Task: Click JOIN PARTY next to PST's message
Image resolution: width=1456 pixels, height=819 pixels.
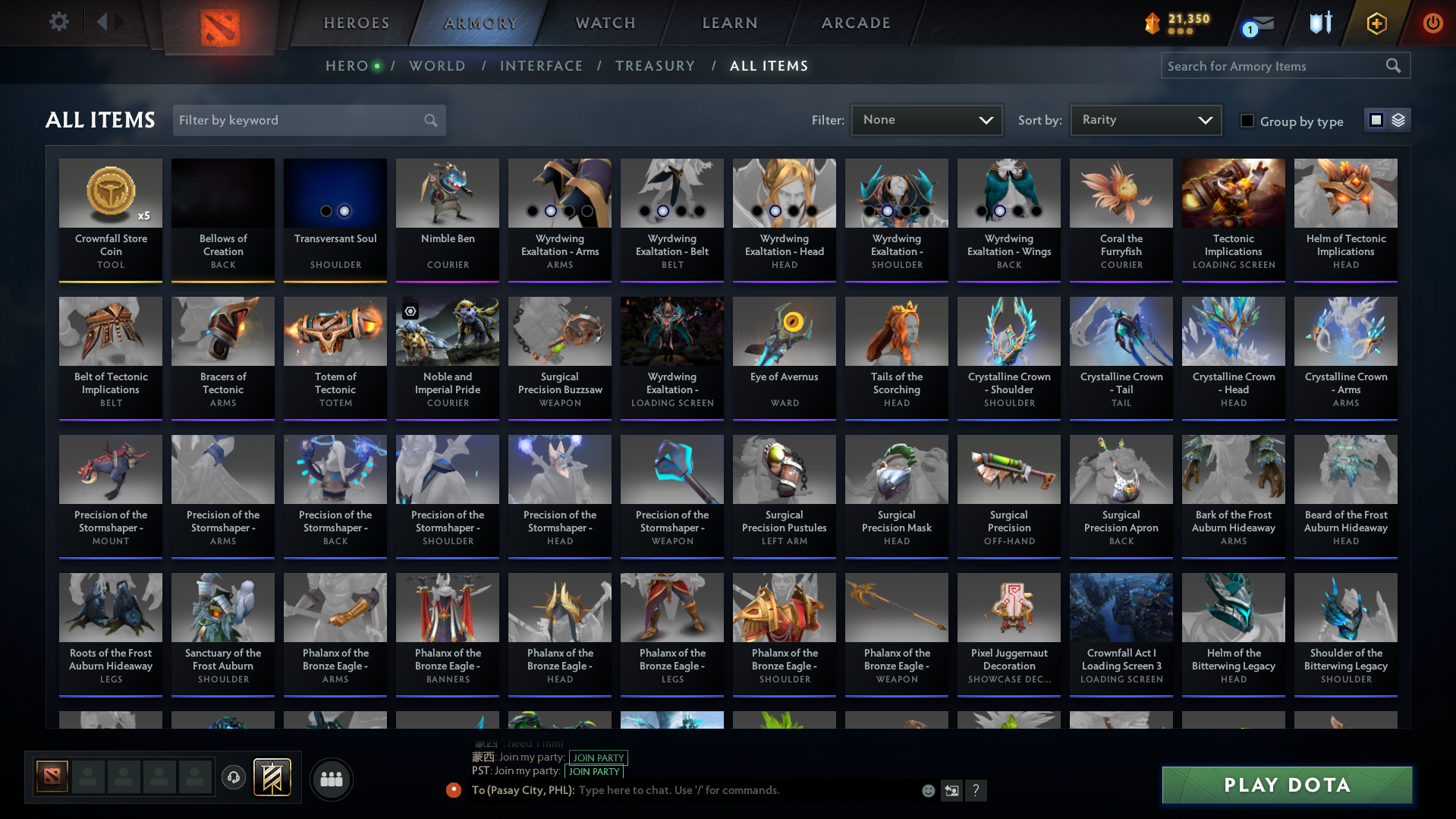Action: [x=594, y=771]
